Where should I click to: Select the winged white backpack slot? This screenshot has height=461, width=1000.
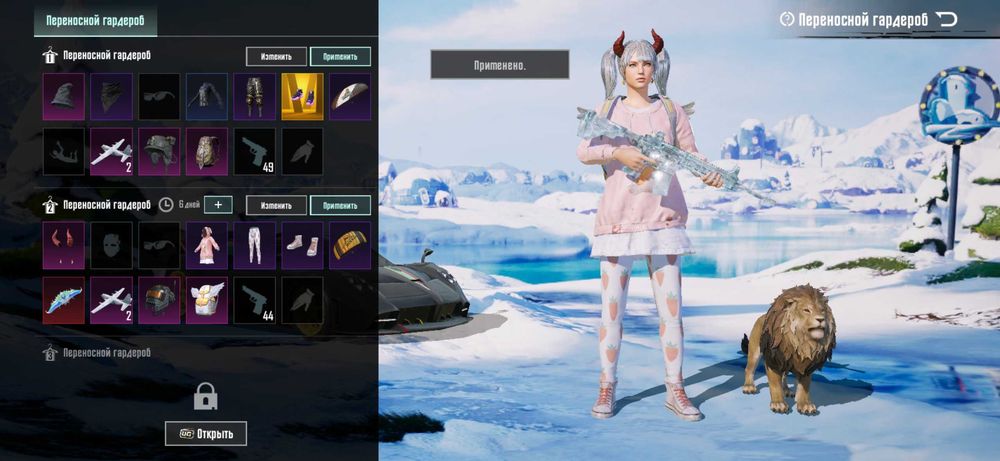(206, 300)
